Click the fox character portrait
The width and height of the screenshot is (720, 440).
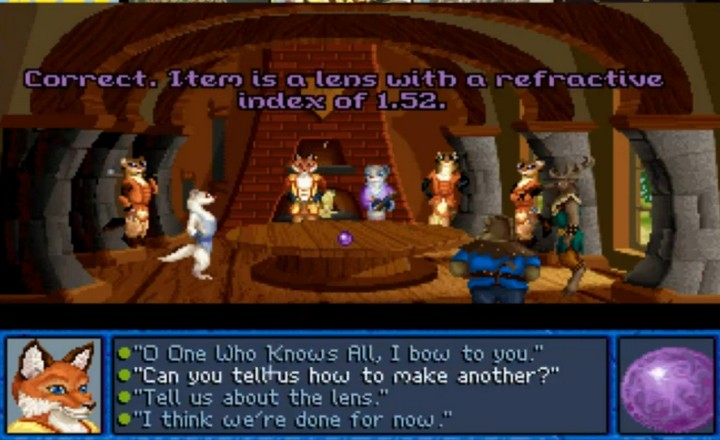click(53, 385)
